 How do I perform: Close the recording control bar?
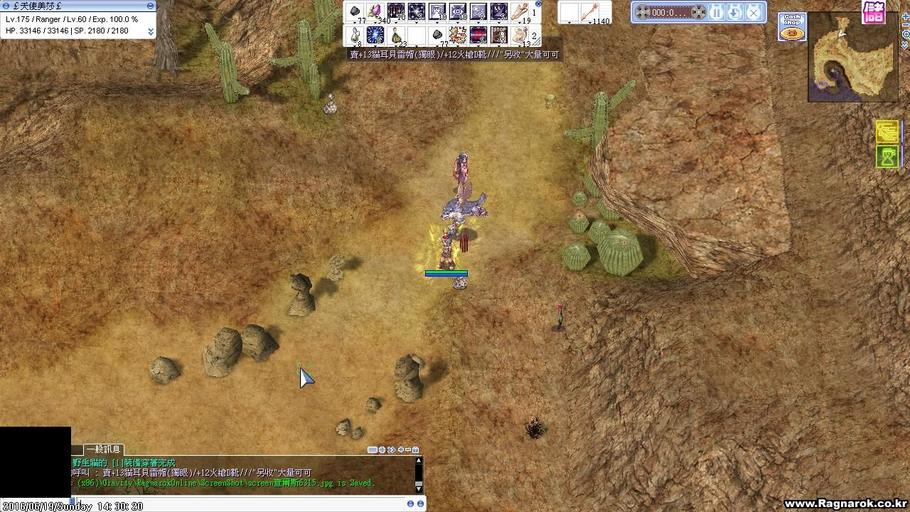(x=754, y=12)
